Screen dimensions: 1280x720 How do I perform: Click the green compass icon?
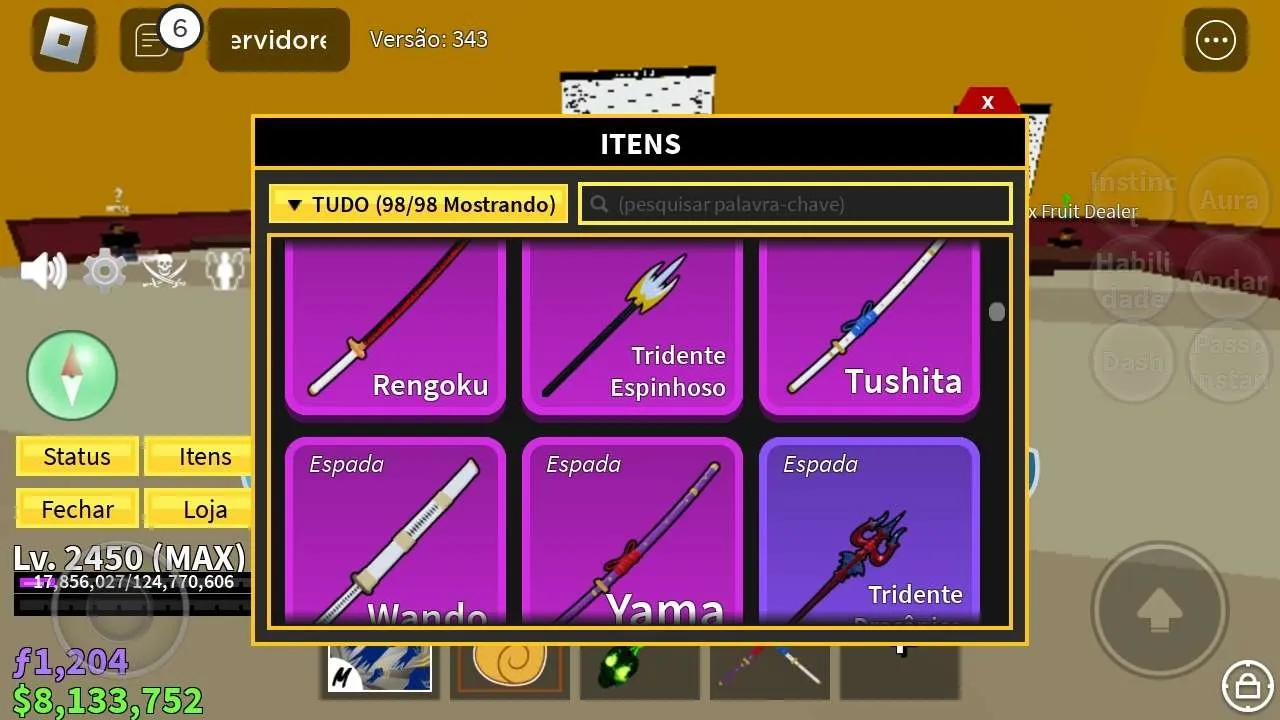pyautogui.click(x=72, y=375)
